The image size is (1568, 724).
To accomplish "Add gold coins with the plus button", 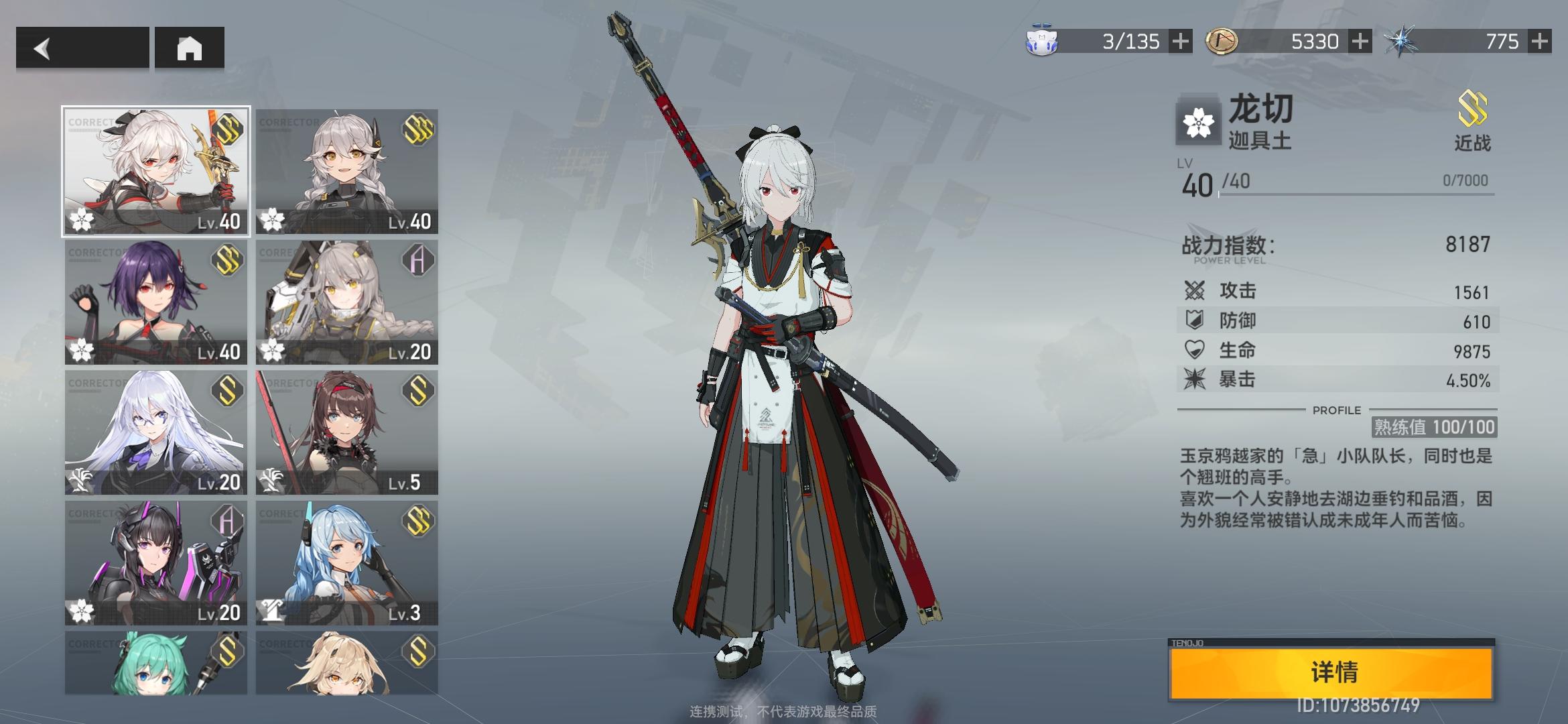I will coord(1360,42).
